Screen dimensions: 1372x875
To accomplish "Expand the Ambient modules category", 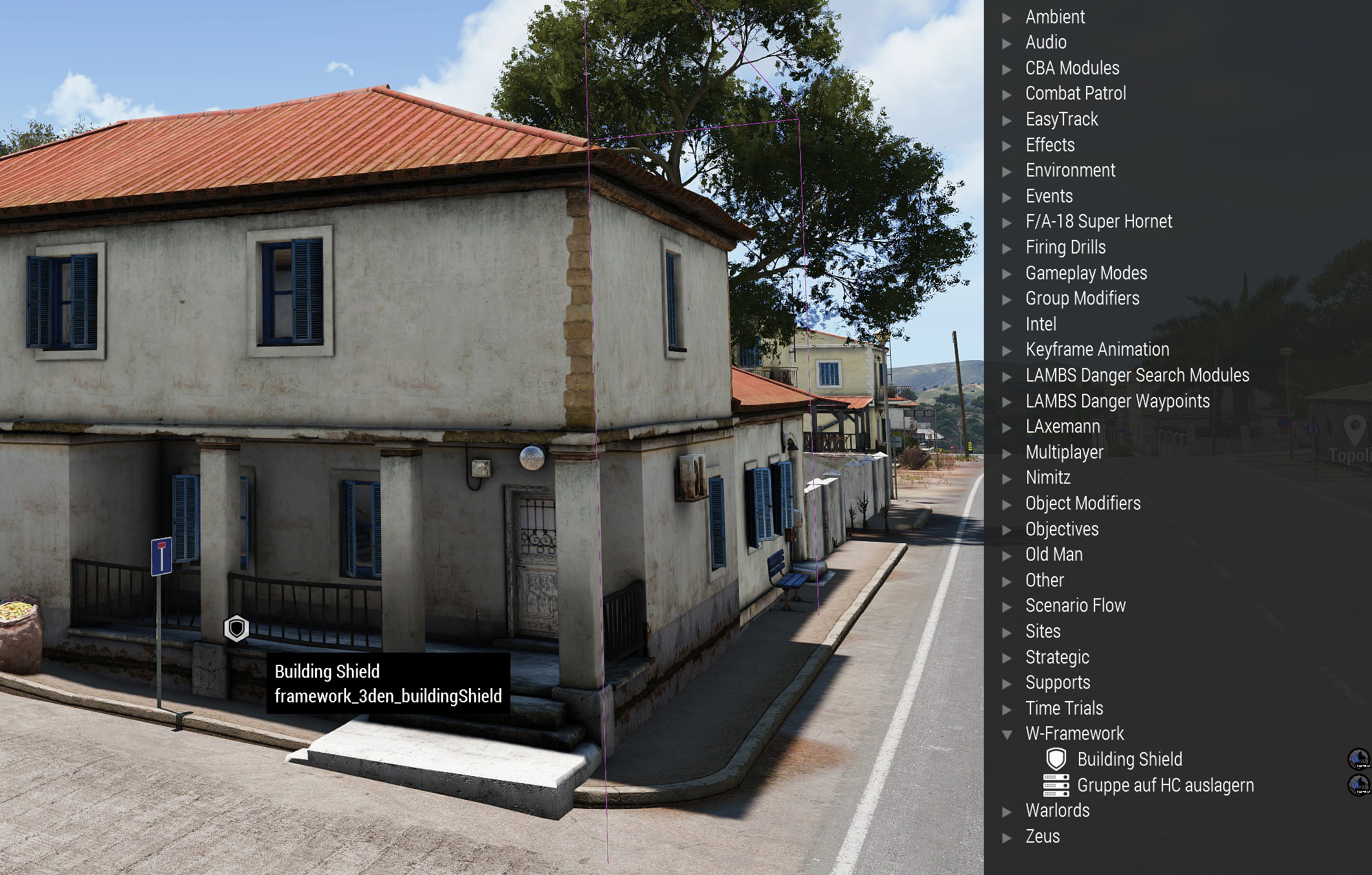I will [x=1007, y=17].
